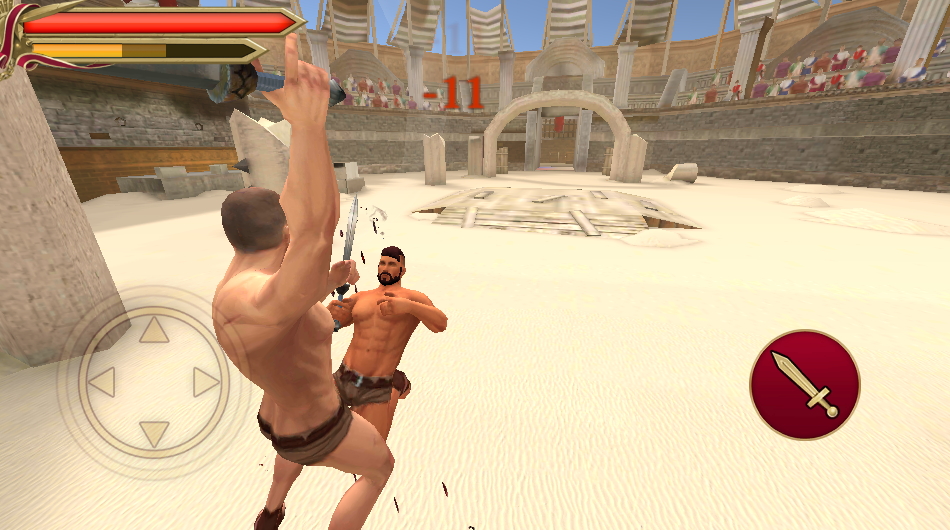Screen dimensions: 950x530
Task: Tap the down arrow on the D-pad
Action: 153,434
